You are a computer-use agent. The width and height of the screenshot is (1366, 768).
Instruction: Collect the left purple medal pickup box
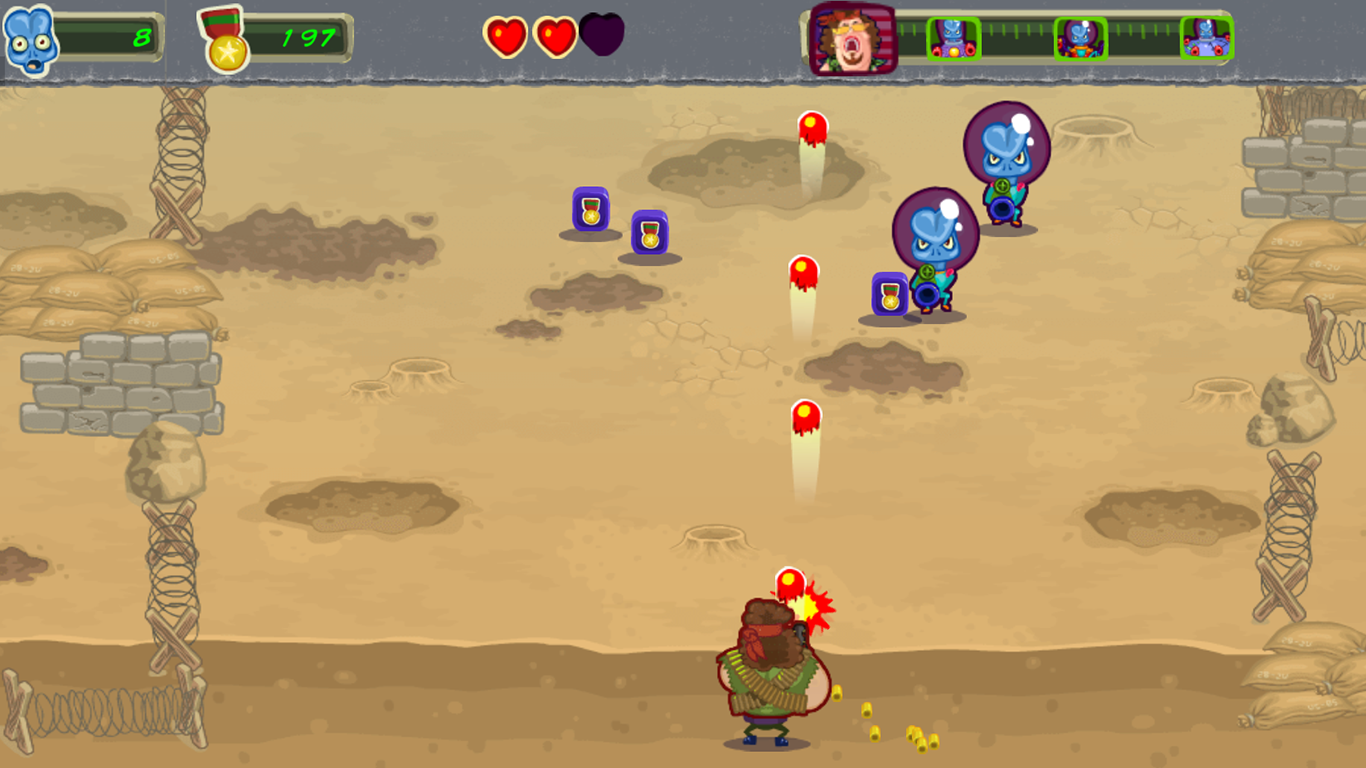pyautogui.click(x=589, y=214)
